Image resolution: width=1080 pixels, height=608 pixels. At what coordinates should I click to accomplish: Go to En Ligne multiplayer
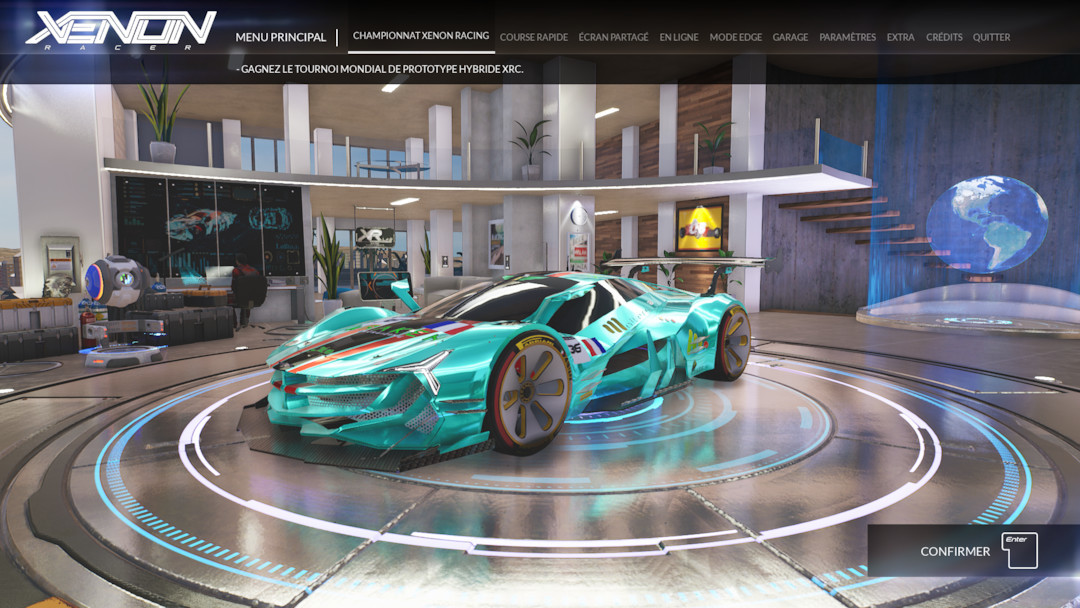click(679, 37)
